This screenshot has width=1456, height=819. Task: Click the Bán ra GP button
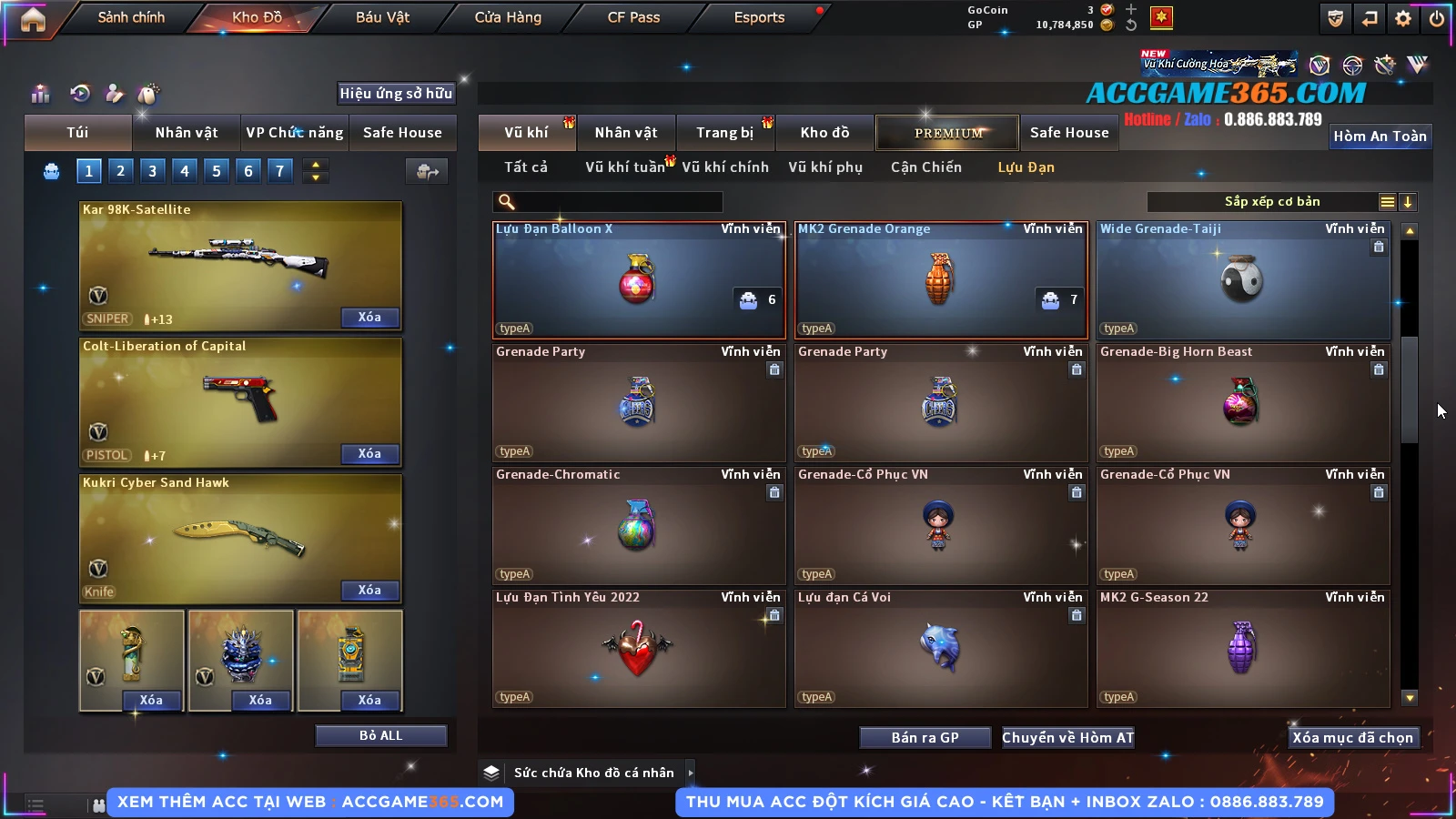[x=925, y=738]
